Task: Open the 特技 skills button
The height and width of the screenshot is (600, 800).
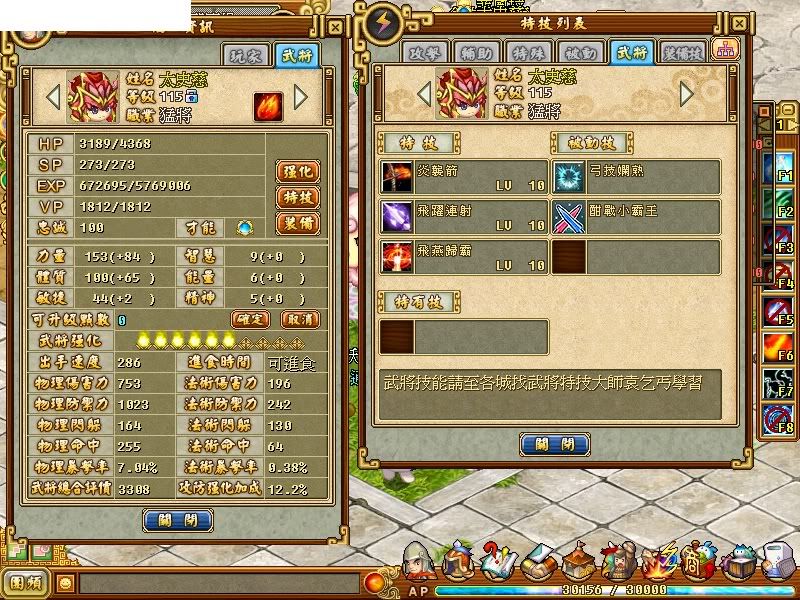Action: coord(296,197)
